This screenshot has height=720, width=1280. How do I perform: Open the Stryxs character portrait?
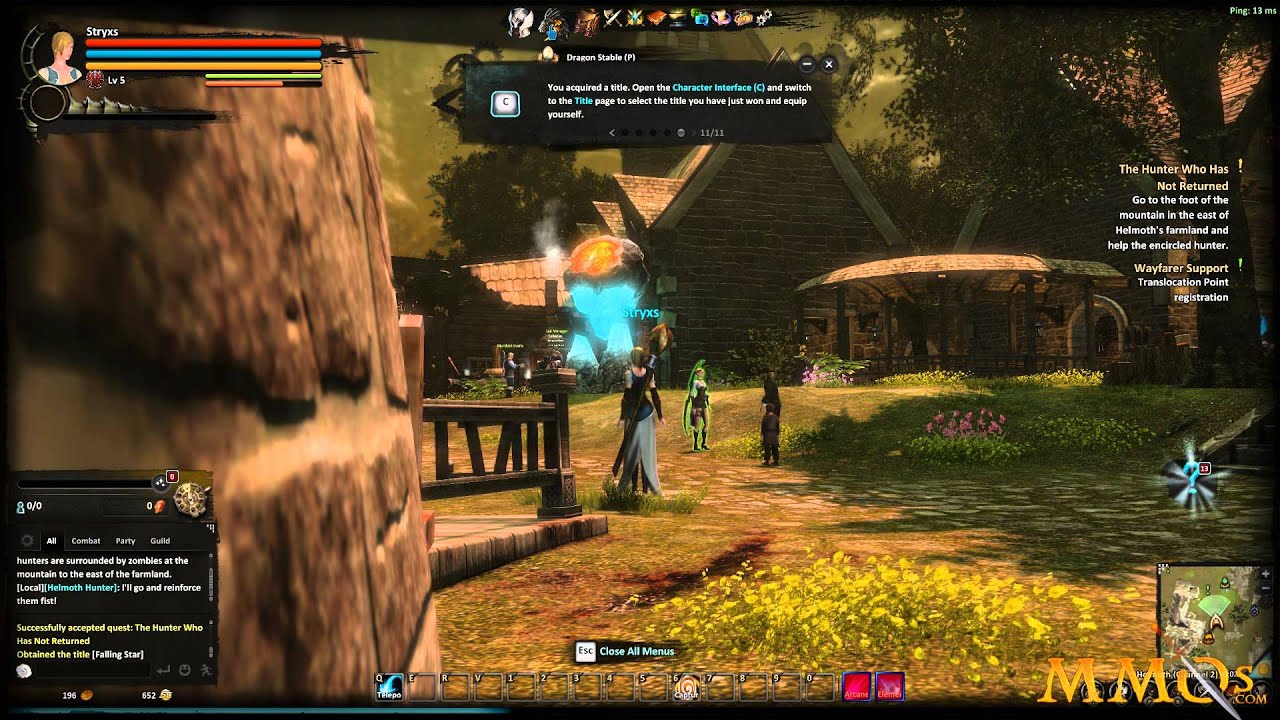pyautogui.click(x=60, y=56)
